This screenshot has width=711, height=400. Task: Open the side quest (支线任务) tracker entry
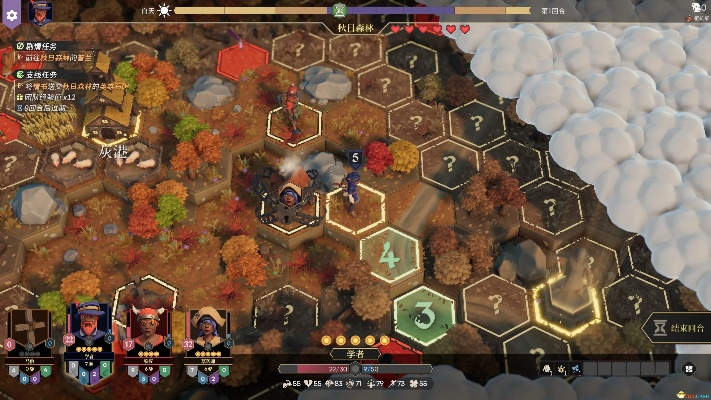coord(40,75)
